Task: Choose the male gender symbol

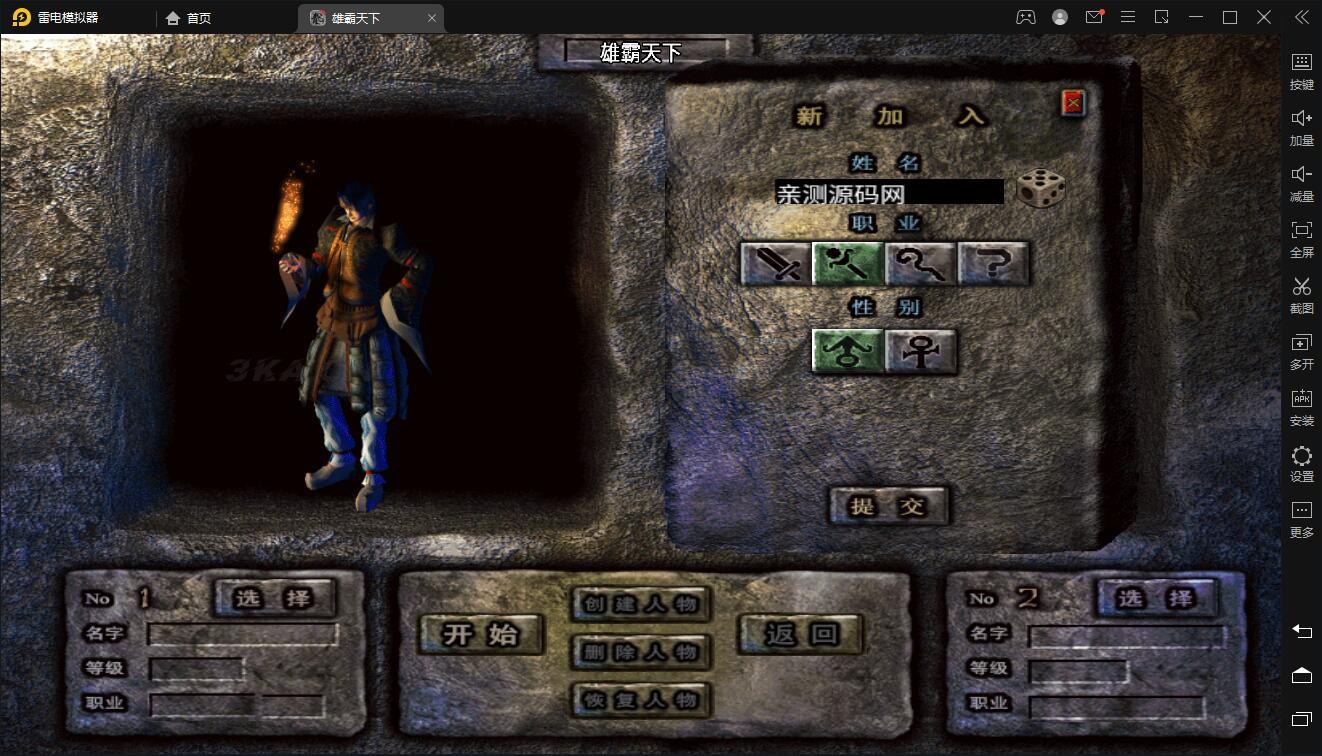Action: (847, 351)
